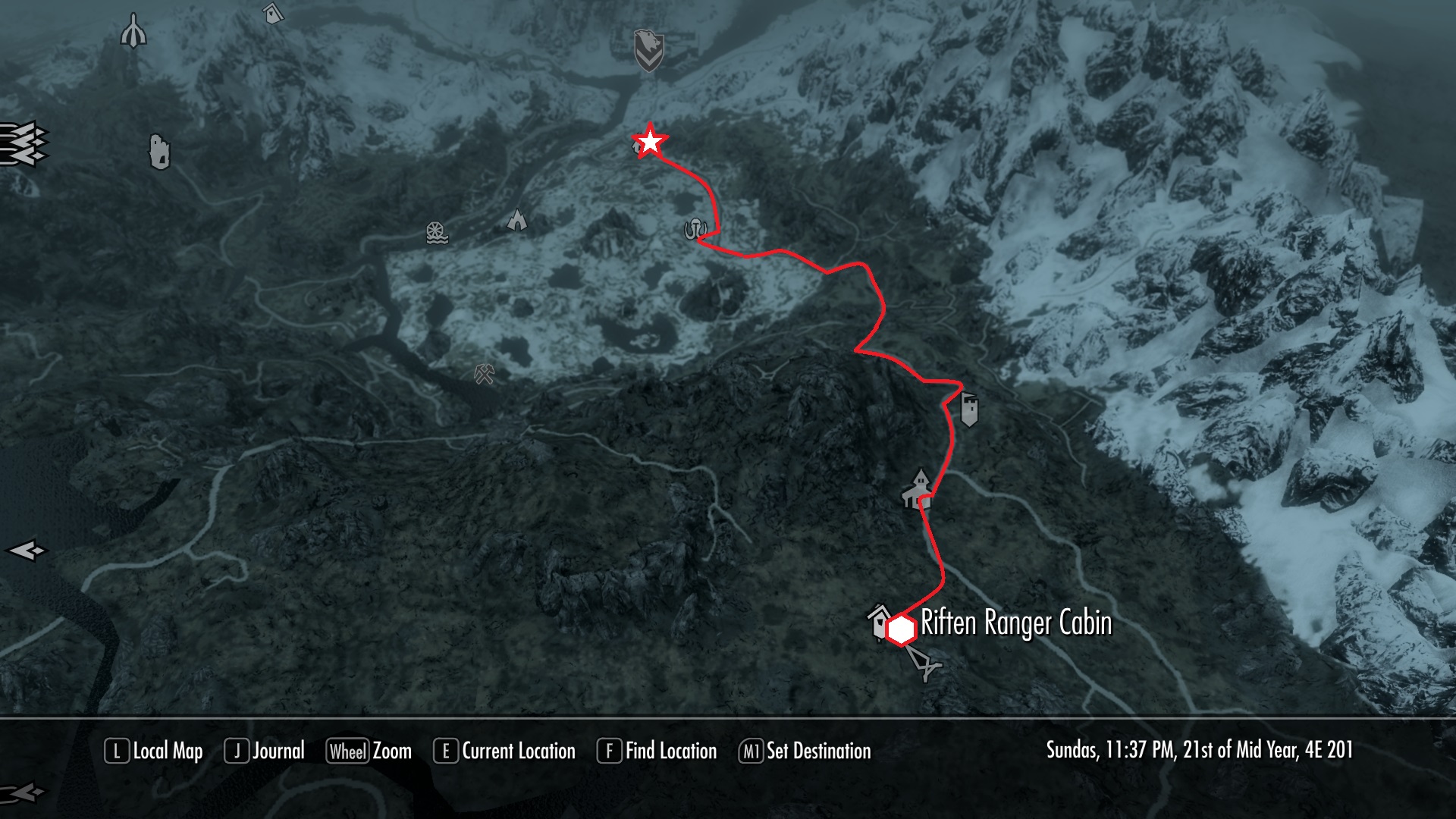Open the Journal from the map
1456x819 pixels.
[265, 751]
